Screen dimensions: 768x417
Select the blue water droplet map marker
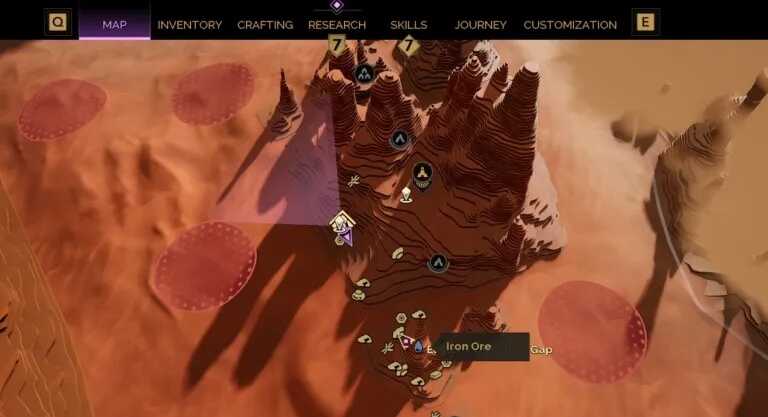(418, 346)
